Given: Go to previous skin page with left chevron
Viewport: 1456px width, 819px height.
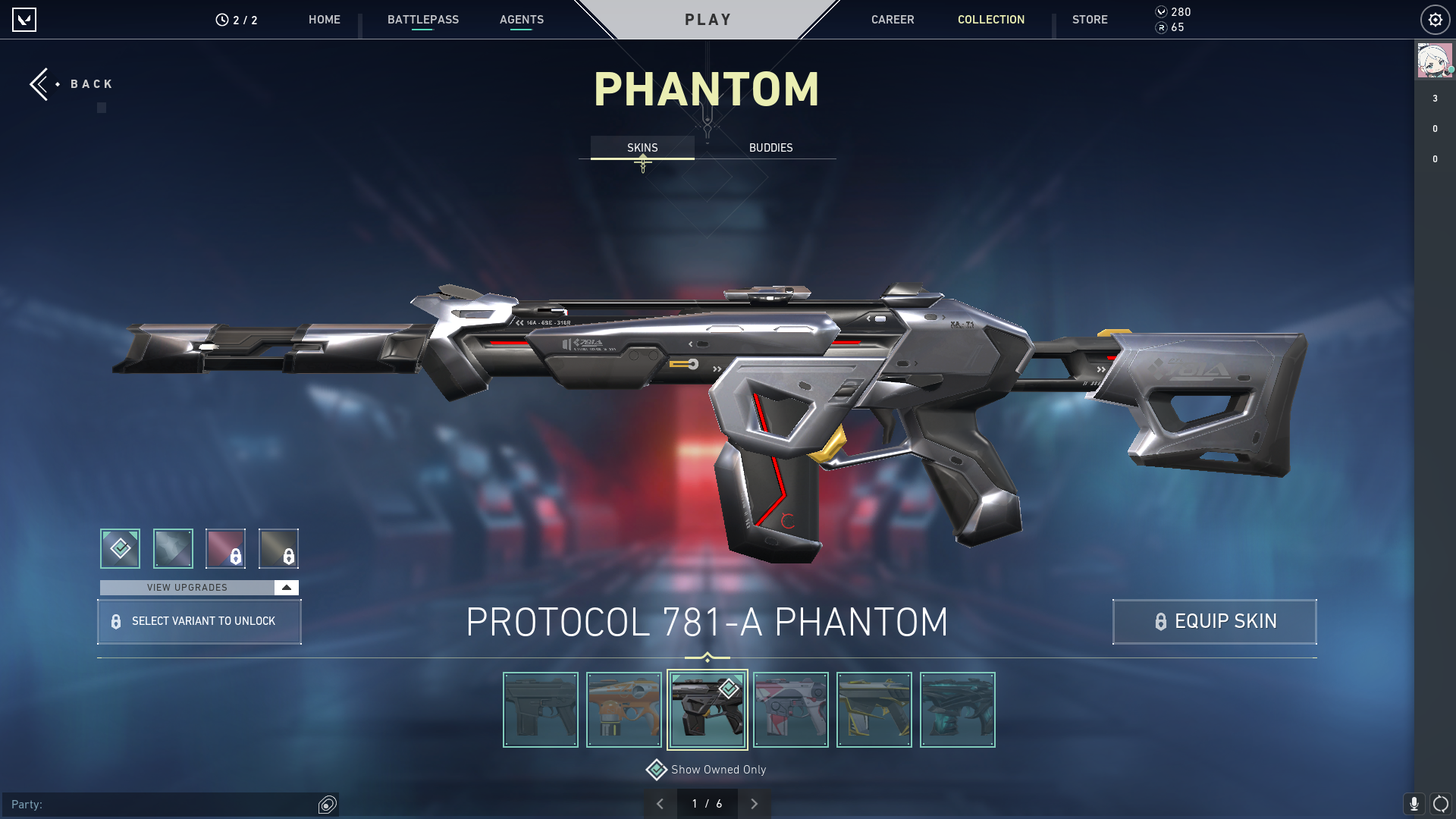Looking at the screenshot, I should [x=661, y=802].
